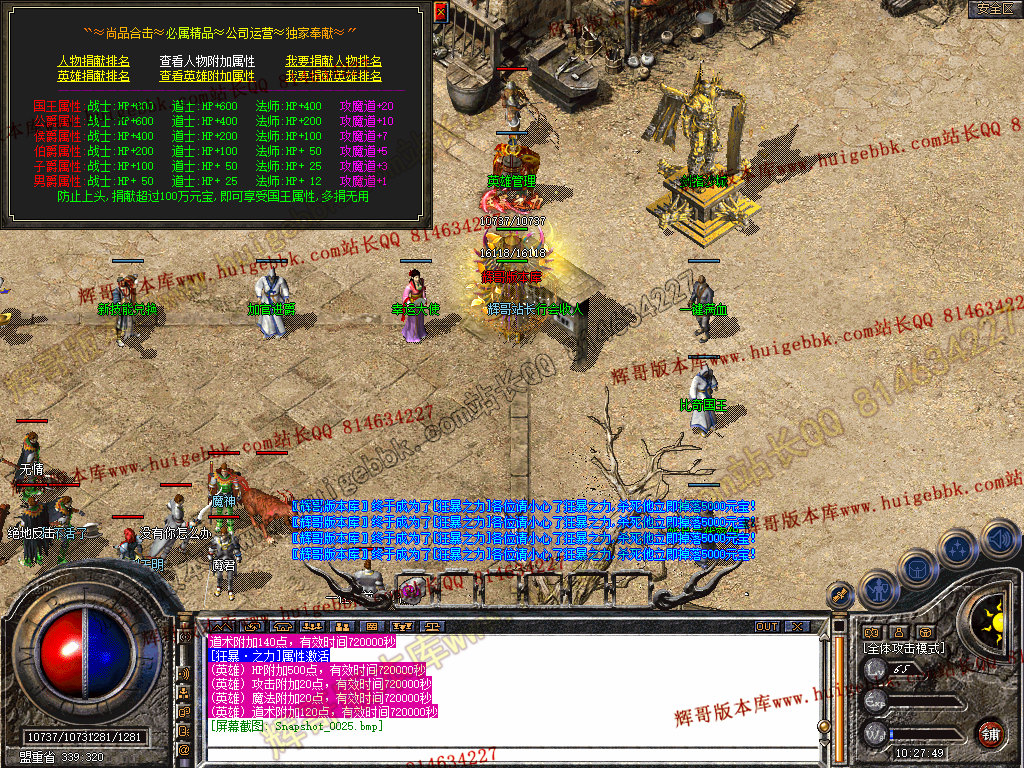Open 人物捐献排名 character donation ranking
Image resolution: width=1024 pixels, height=768 pixels.
point(93,61)
